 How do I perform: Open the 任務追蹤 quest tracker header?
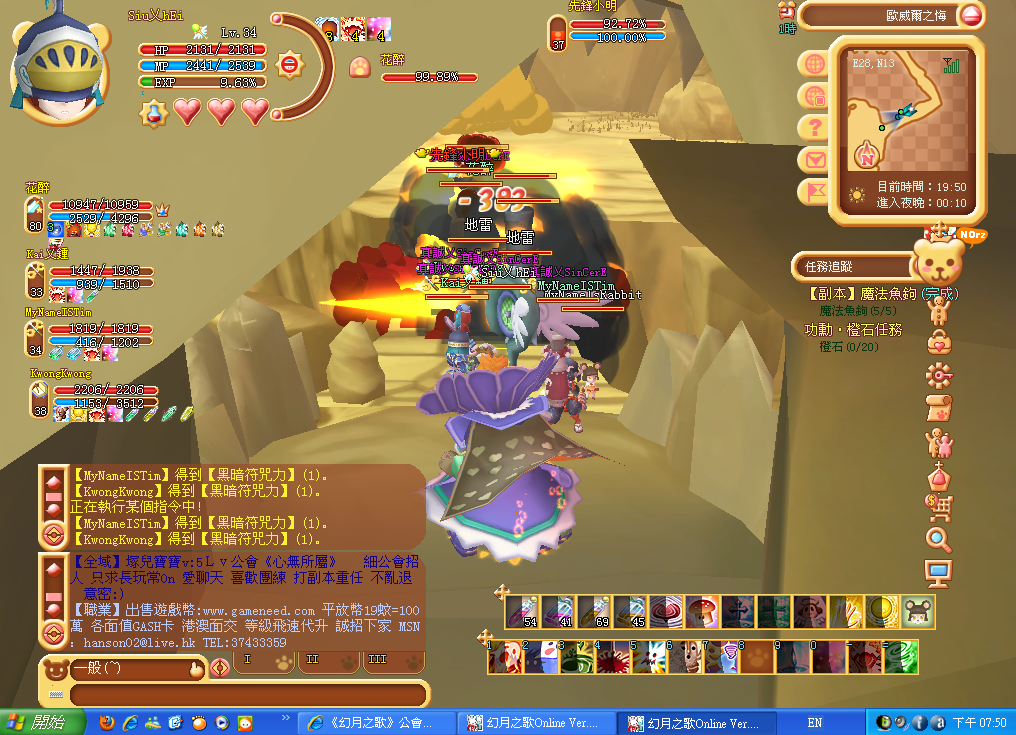pos(852,266)
